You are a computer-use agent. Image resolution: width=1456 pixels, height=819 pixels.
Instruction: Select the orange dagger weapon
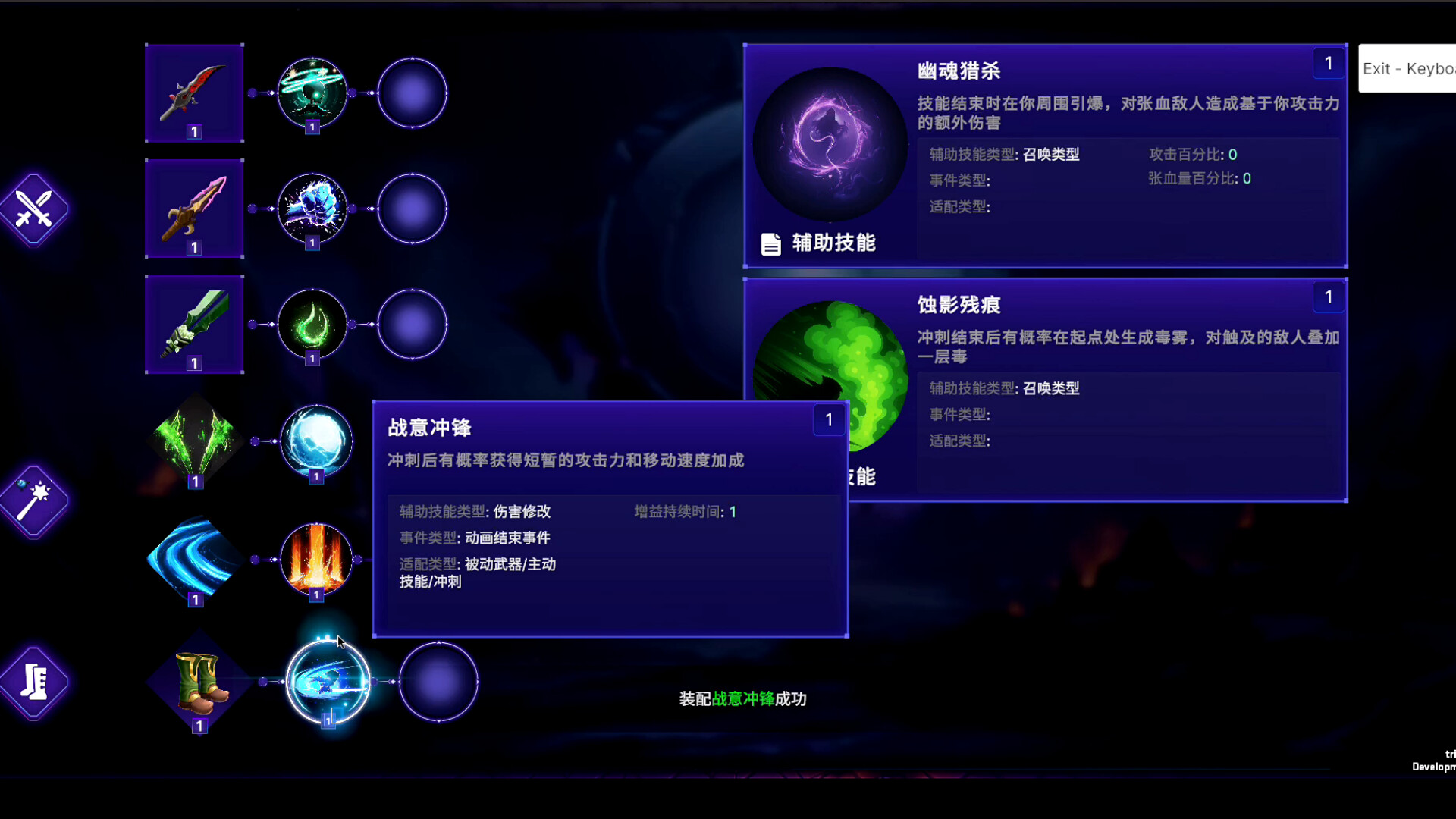[194, 209]
